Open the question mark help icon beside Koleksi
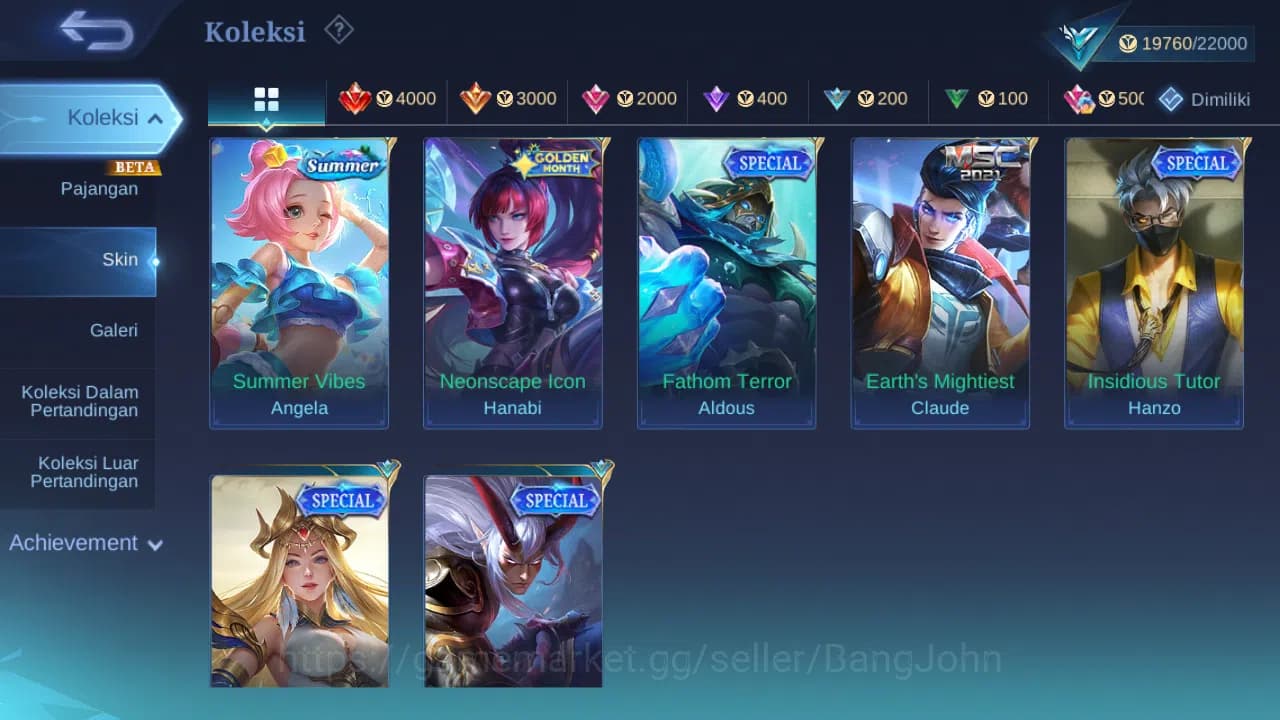The height and width of the screenshot is (720, 1280). [x=339, y=30]
